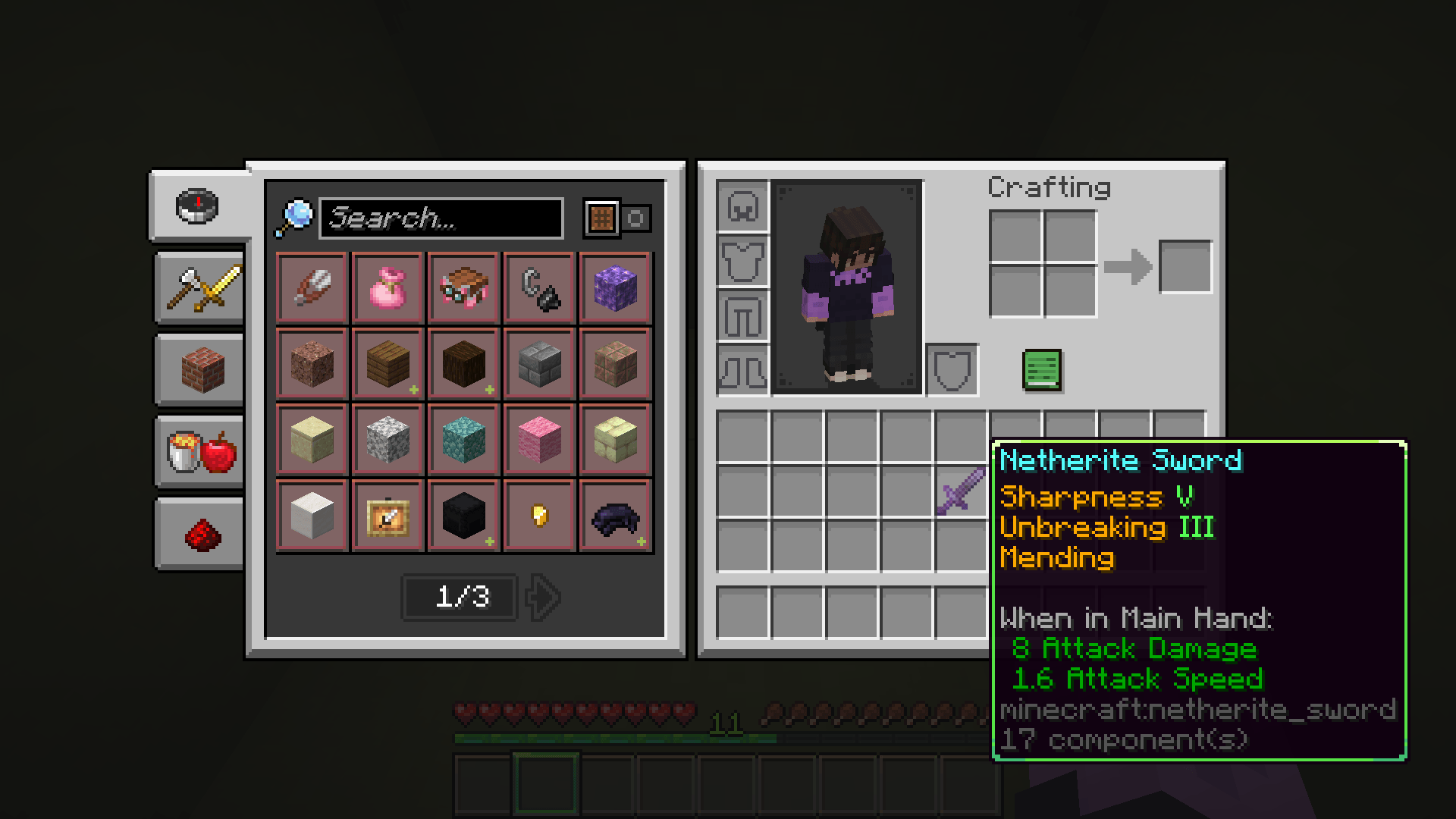Viewport: 1456px width, 819px height.
Task: Select the stone bricks block
Action: point(538,364)
